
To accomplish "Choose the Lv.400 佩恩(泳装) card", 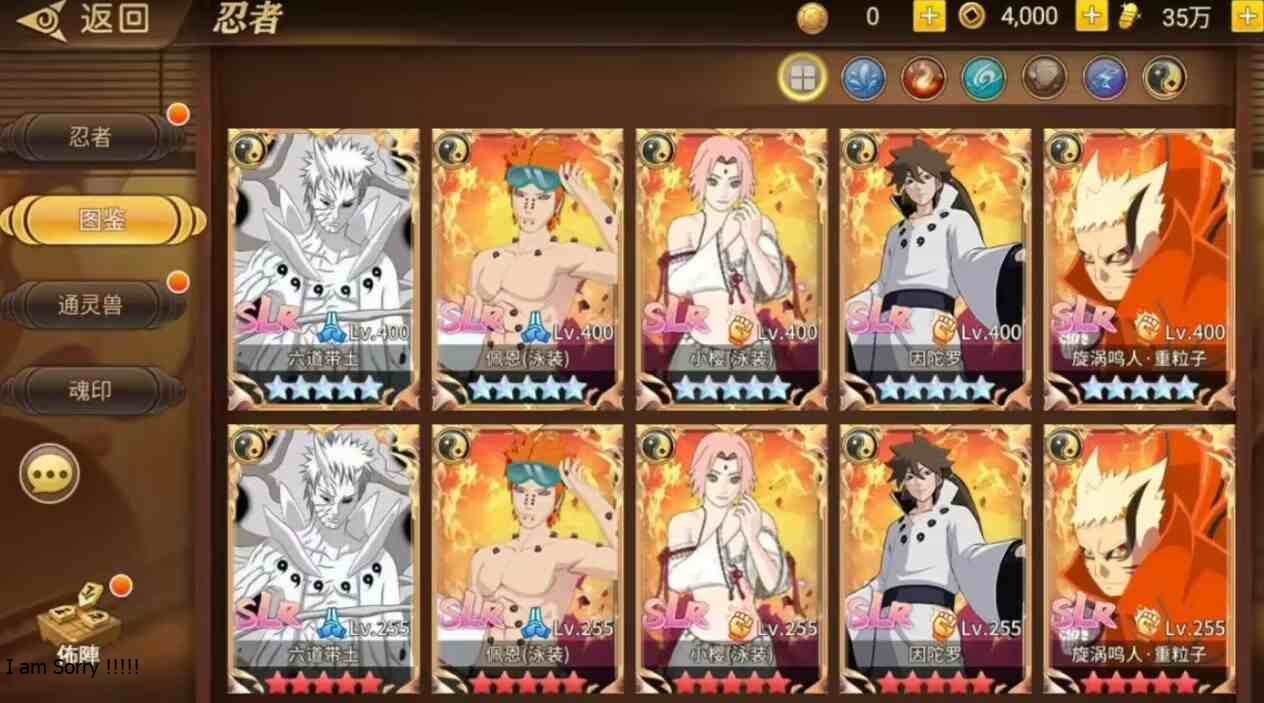I will [527, 268].
